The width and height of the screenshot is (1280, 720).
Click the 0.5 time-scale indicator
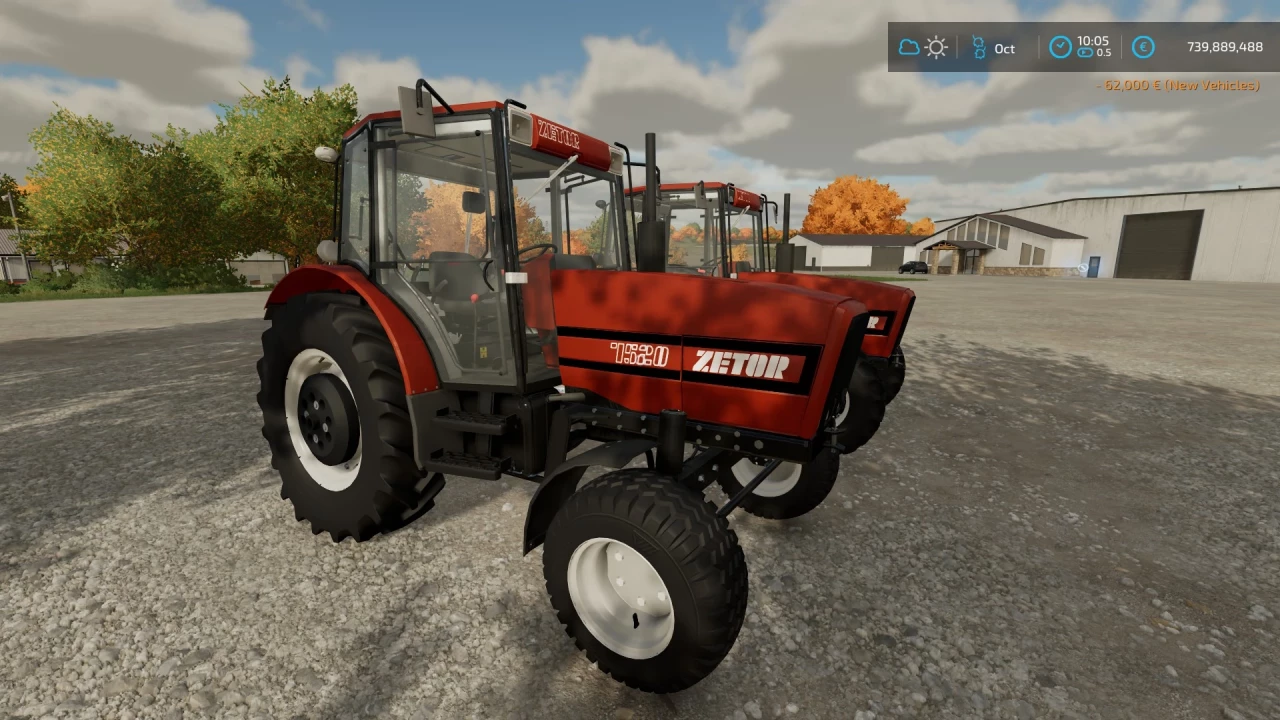point(1106,53)
